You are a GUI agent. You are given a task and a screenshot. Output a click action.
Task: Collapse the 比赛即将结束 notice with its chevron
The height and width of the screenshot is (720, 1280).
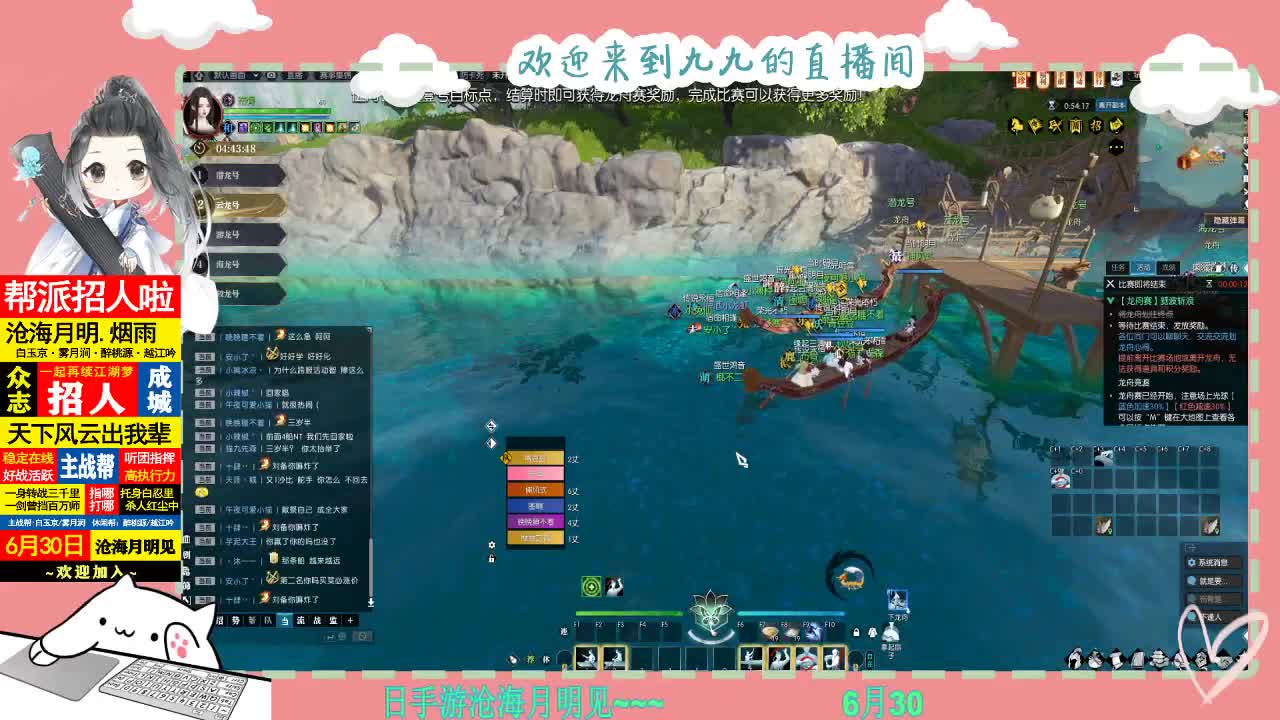[1111, 284]
